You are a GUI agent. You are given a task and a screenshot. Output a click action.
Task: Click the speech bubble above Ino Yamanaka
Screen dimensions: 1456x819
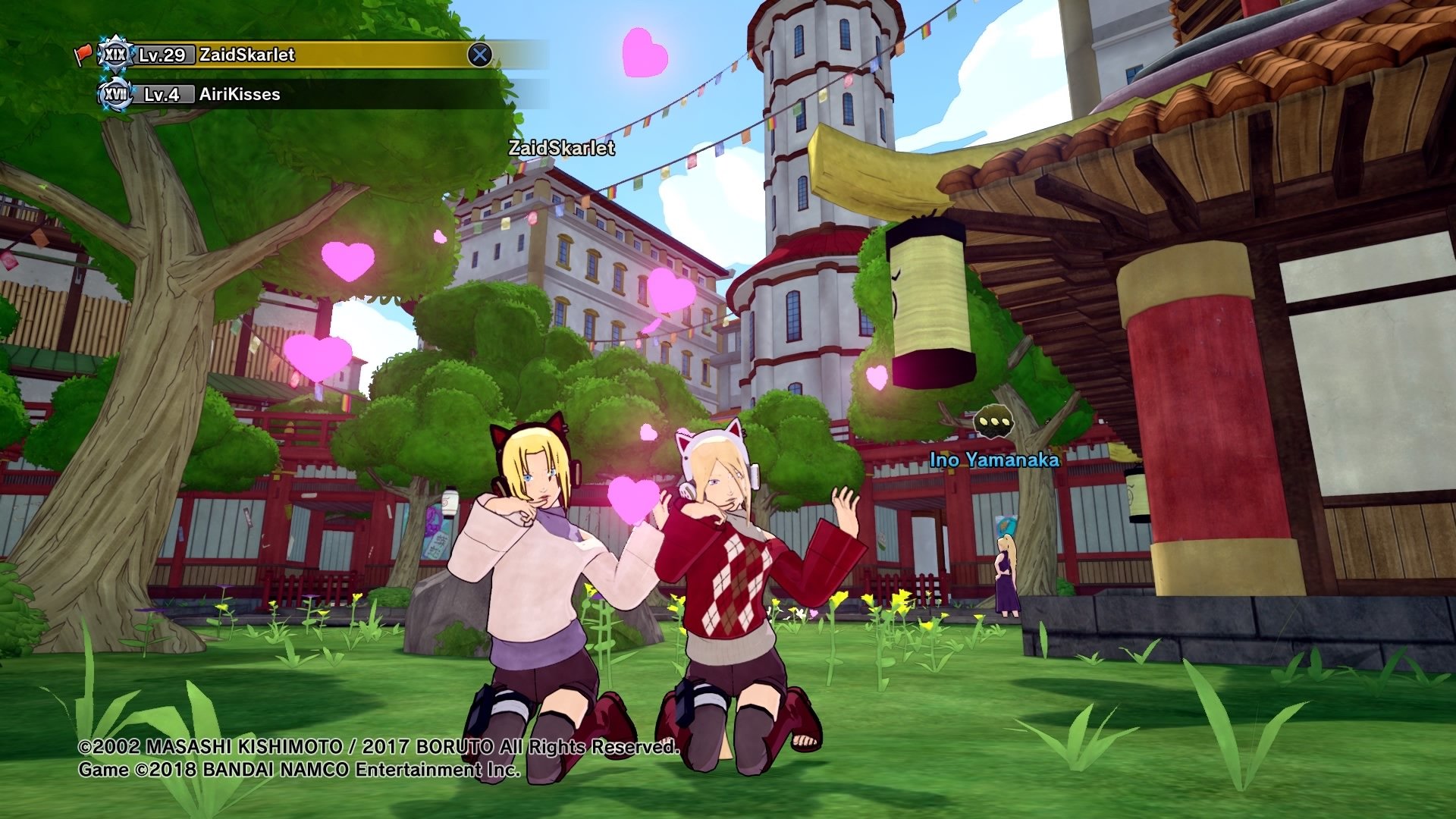(993, 422)
